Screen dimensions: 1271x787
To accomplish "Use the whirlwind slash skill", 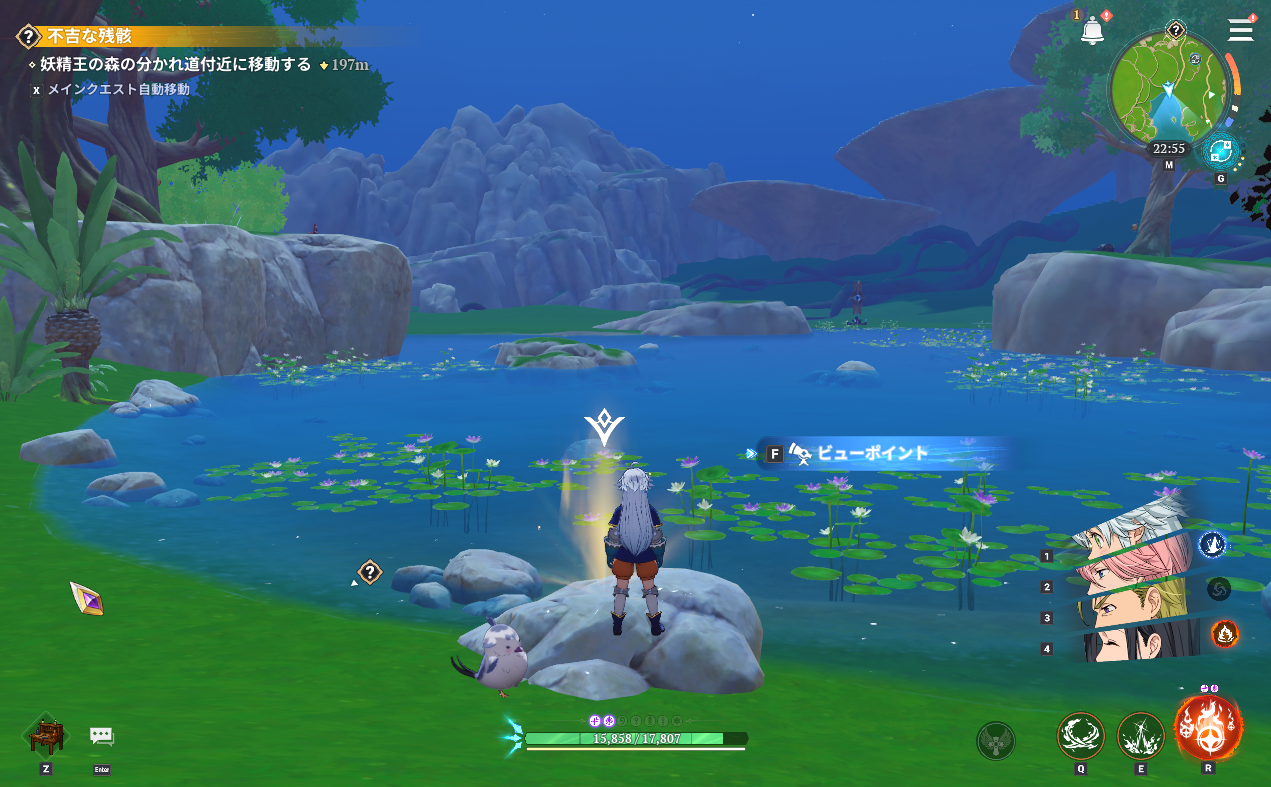I will pos(1081,736).
